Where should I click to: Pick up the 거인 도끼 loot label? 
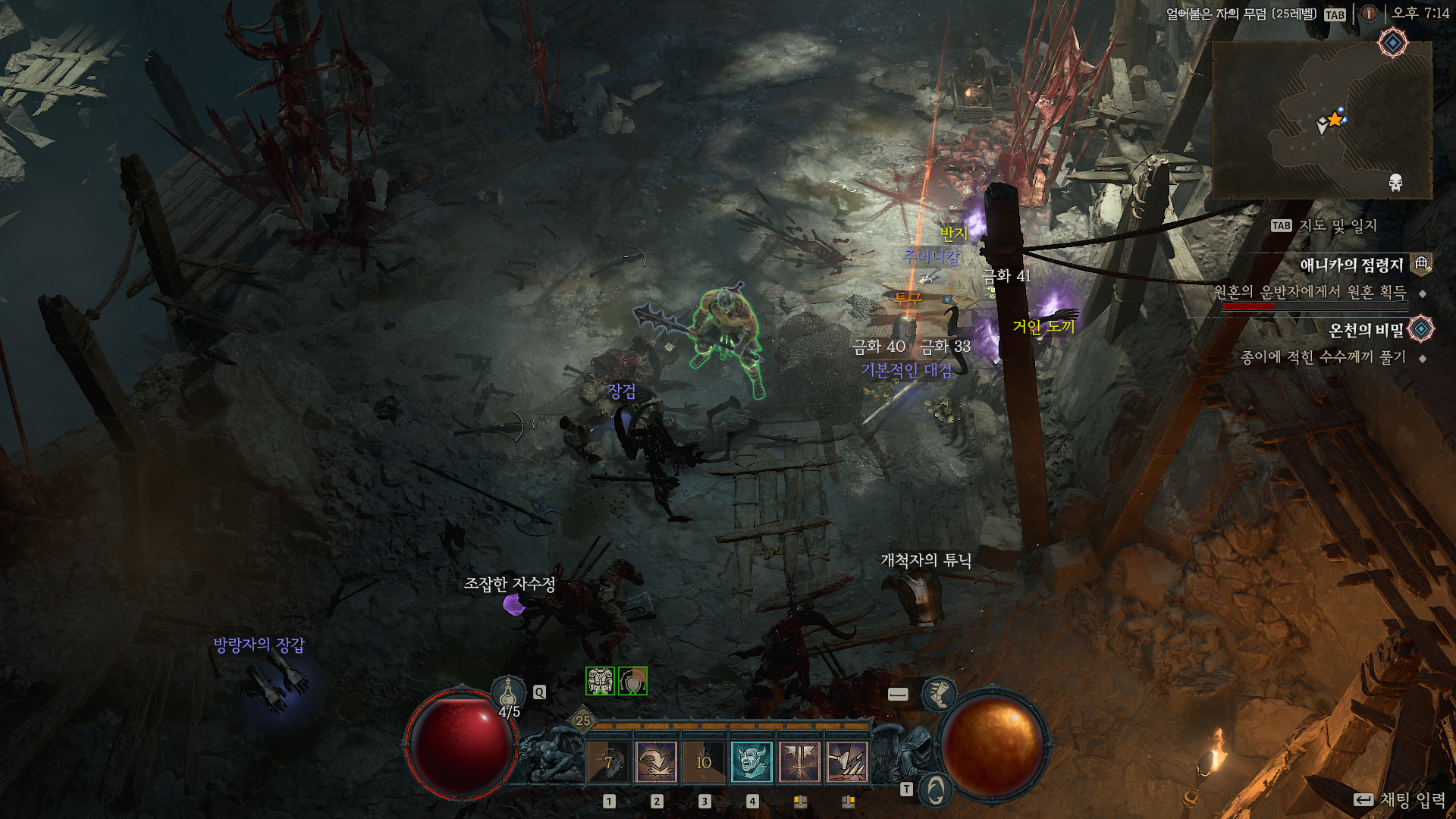point(1043,327)
